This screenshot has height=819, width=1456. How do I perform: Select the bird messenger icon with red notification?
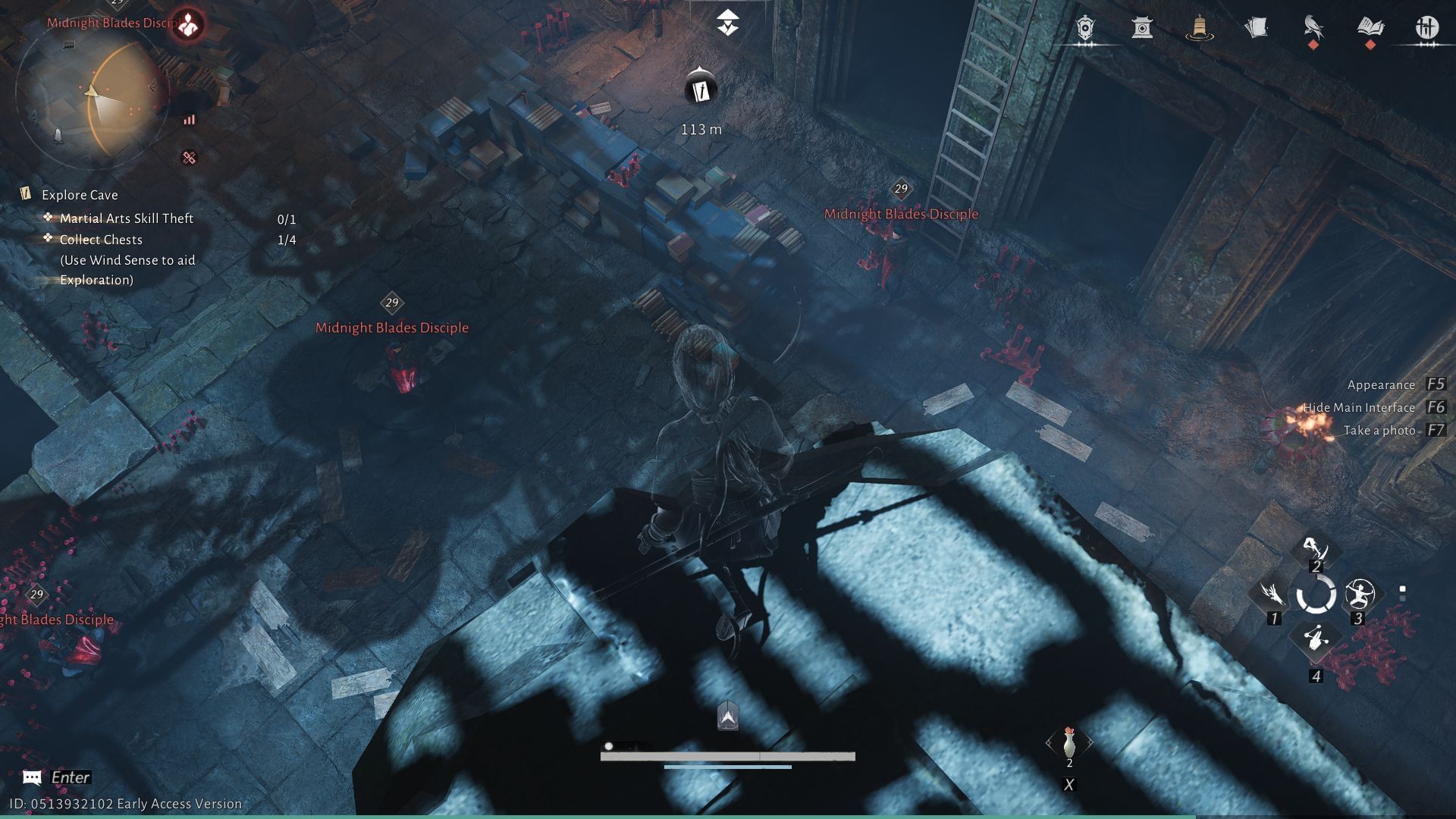(x=1313, y=27)
